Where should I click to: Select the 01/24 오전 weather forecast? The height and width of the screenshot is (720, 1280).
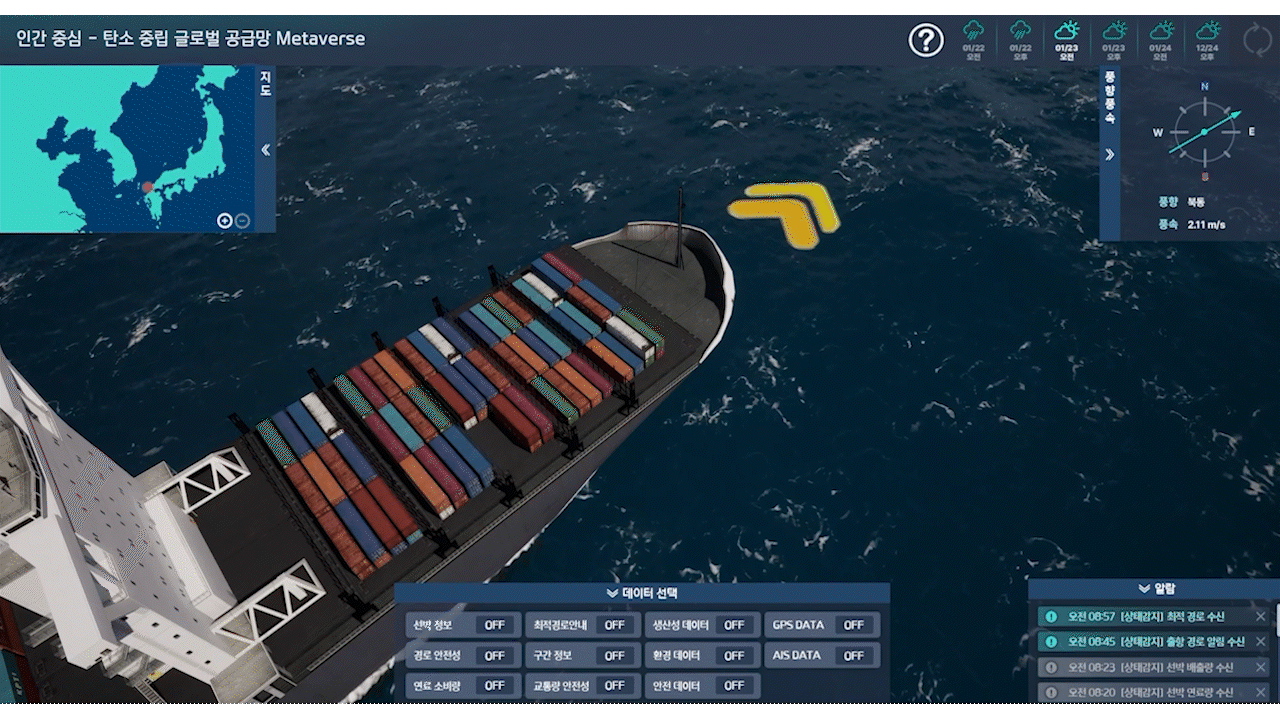1160,40
